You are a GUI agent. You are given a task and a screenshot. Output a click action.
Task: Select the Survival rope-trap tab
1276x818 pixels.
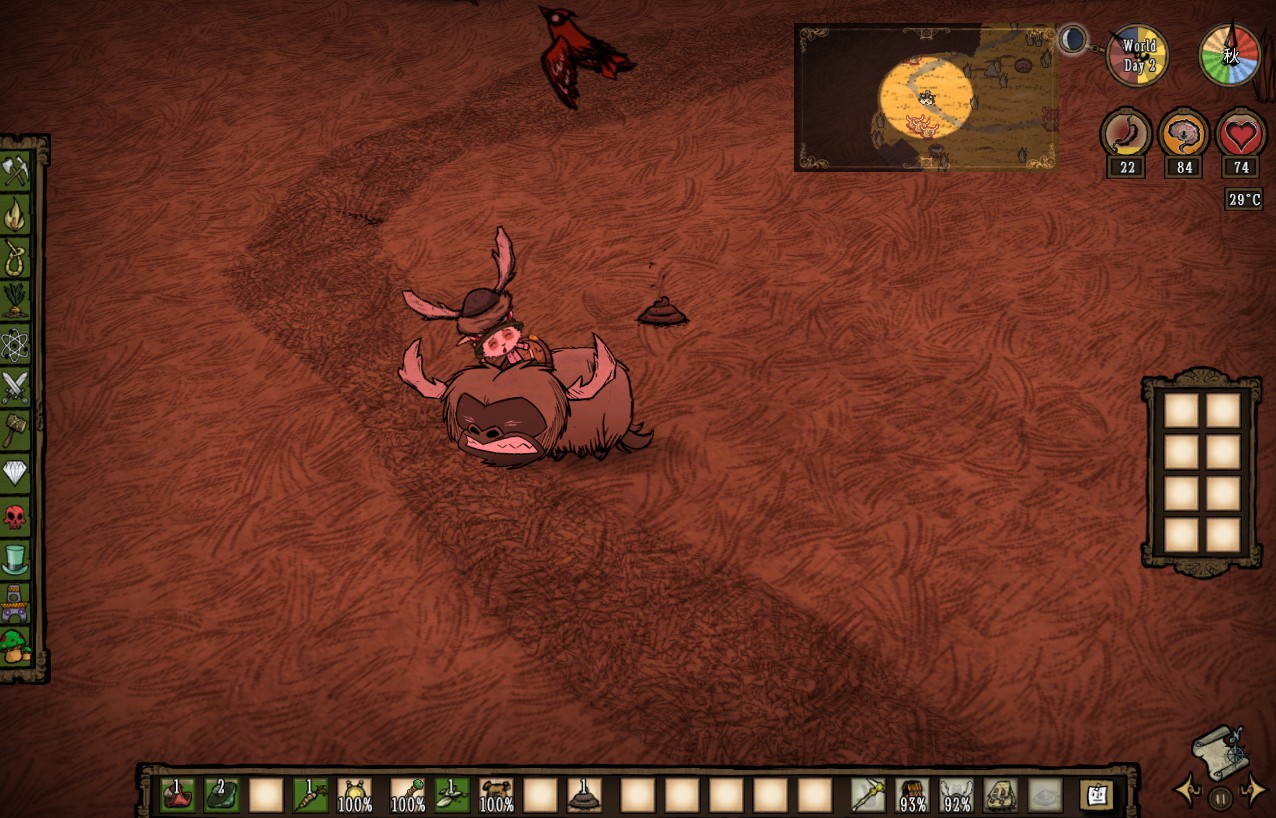coord(16,257)
